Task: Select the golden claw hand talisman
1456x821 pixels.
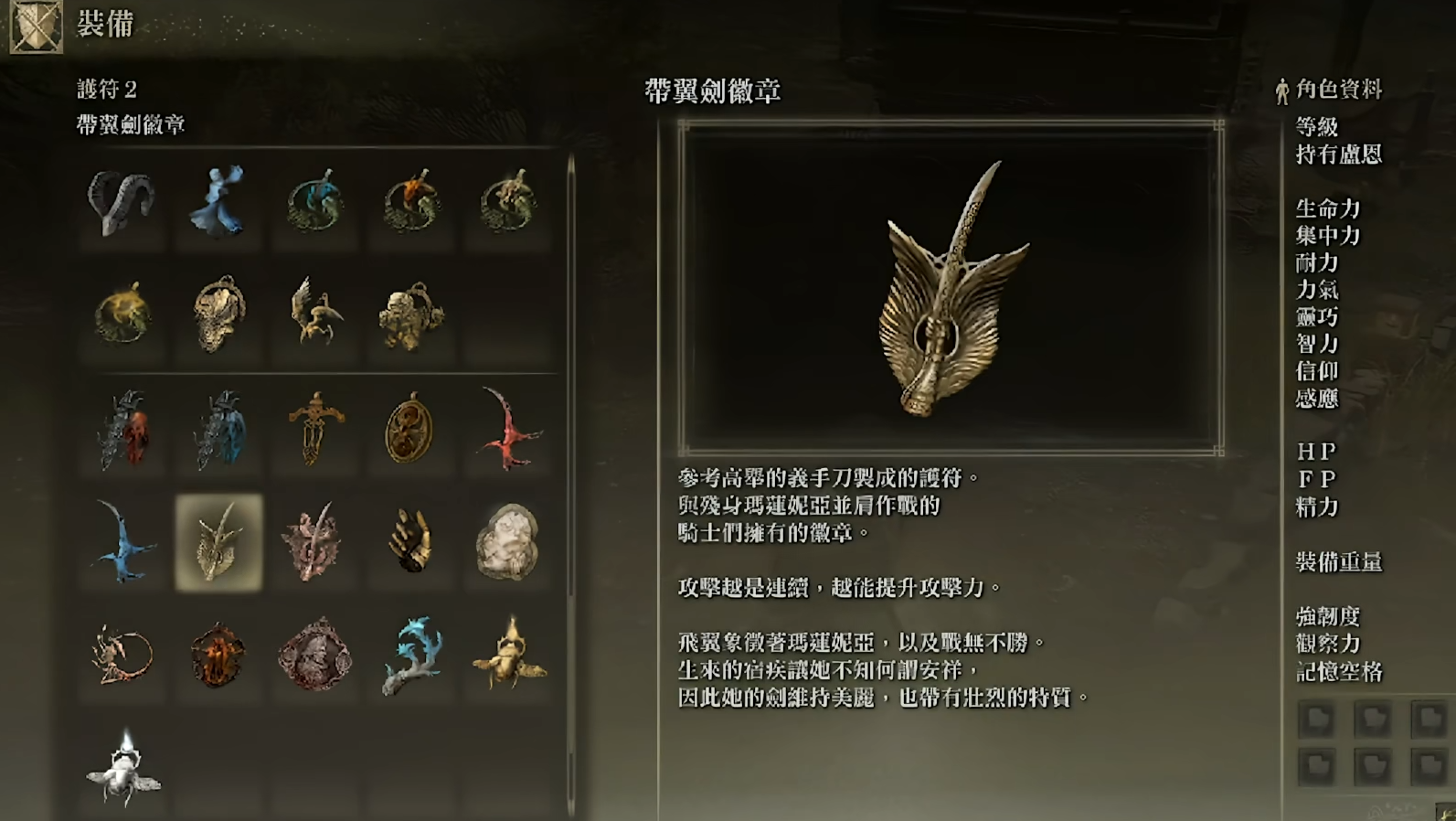Action: click(x=410, y=541)
